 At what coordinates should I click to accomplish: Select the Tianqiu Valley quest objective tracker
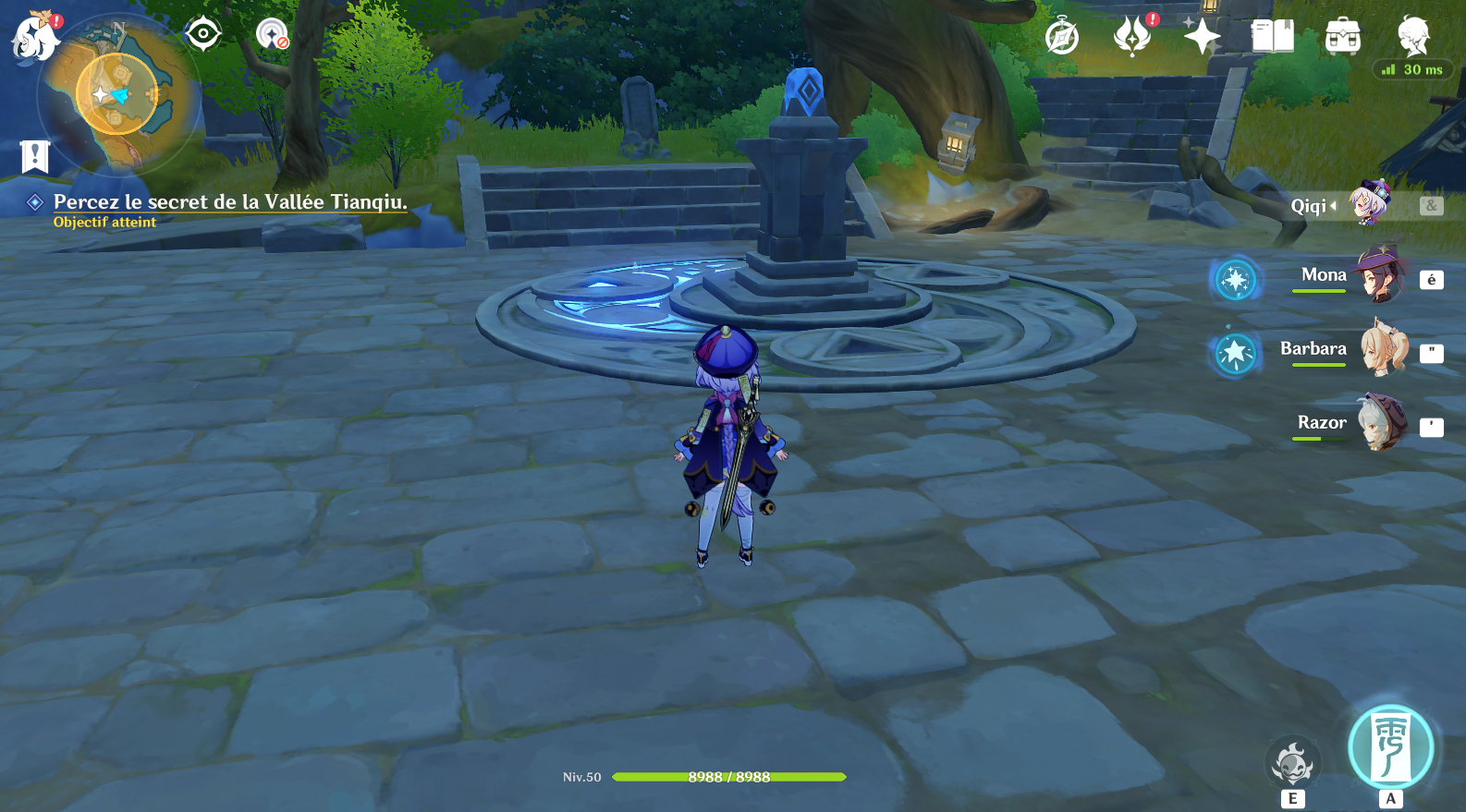pos(229,202)
